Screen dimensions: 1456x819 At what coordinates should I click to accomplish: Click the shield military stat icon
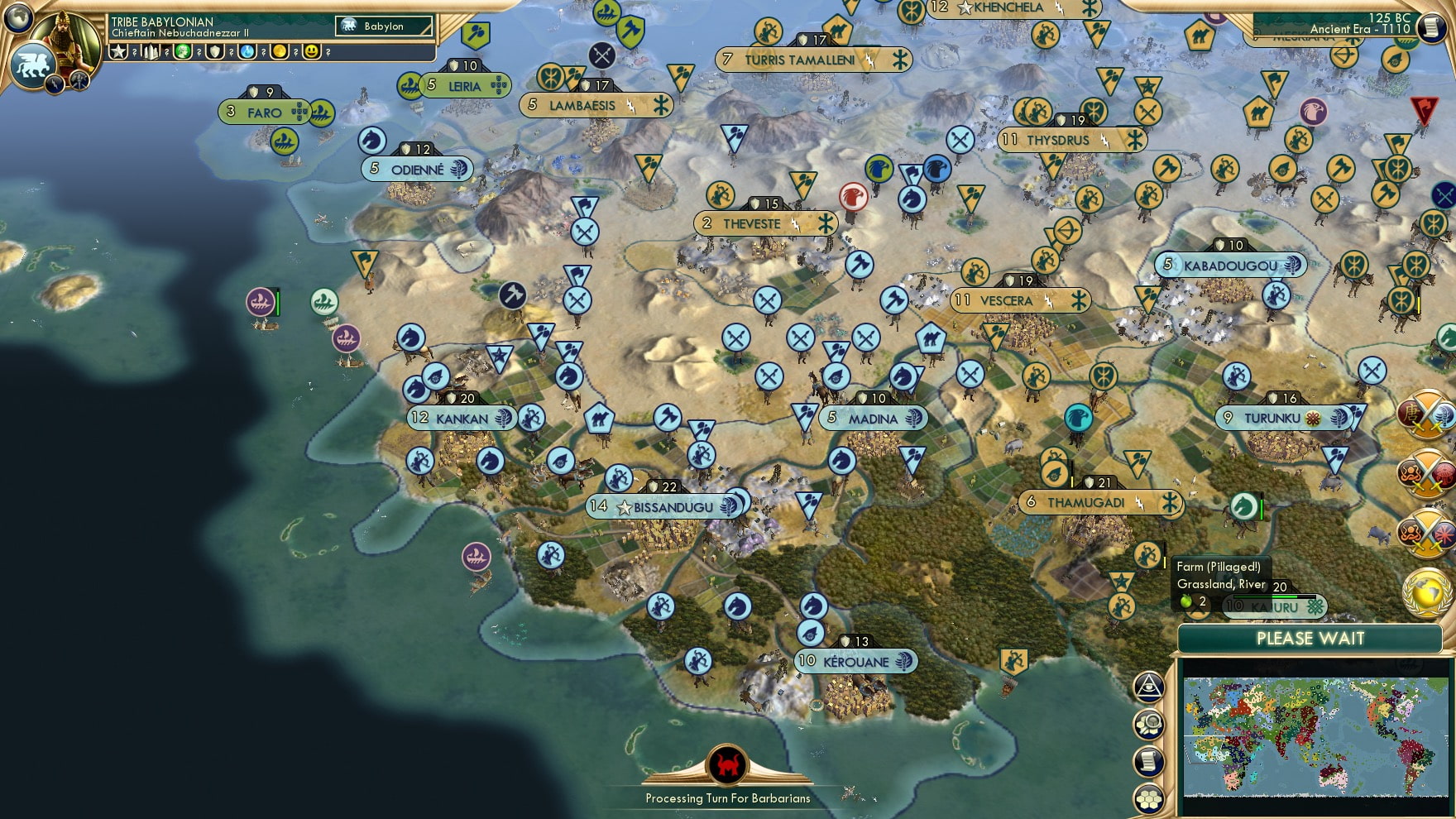click(x=216, y=52)
